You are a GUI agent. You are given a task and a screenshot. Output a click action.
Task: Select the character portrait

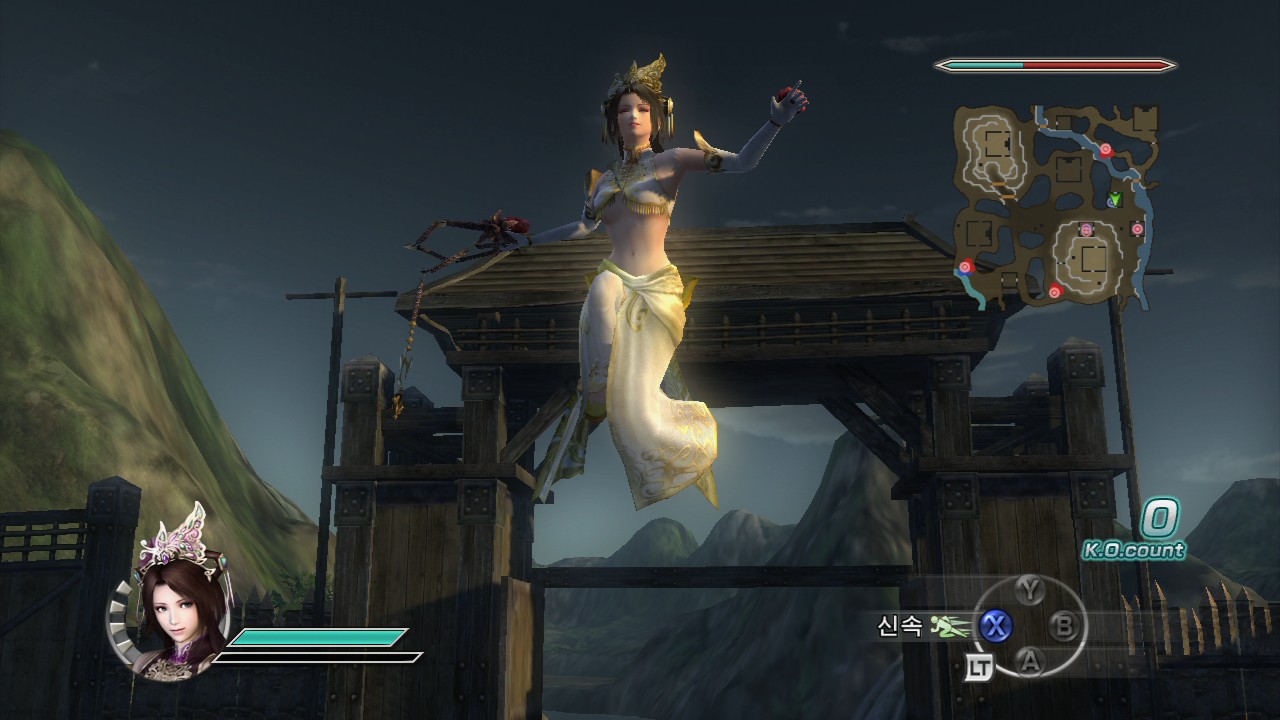(x=172, y=608)
